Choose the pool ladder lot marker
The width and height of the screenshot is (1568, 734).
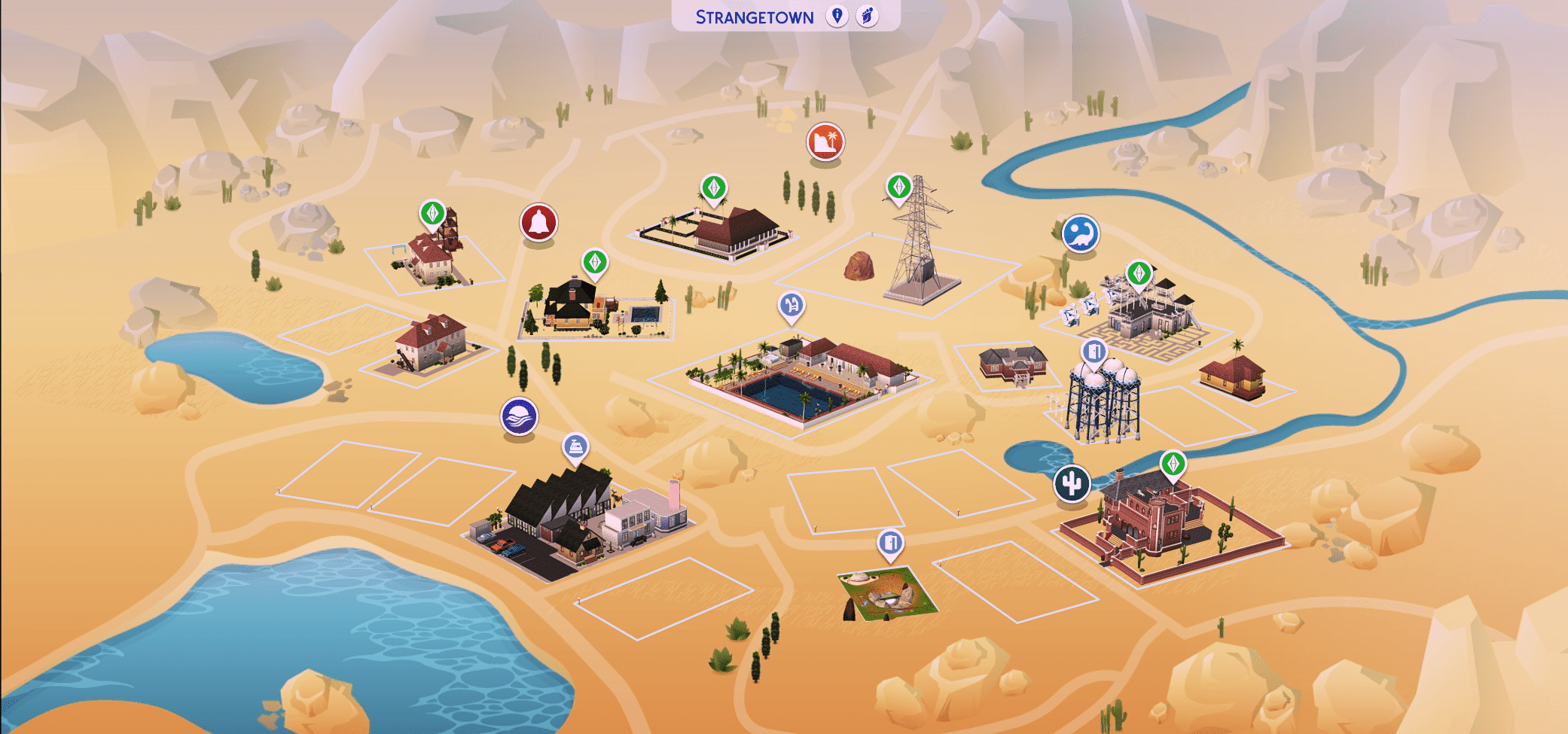791,306
